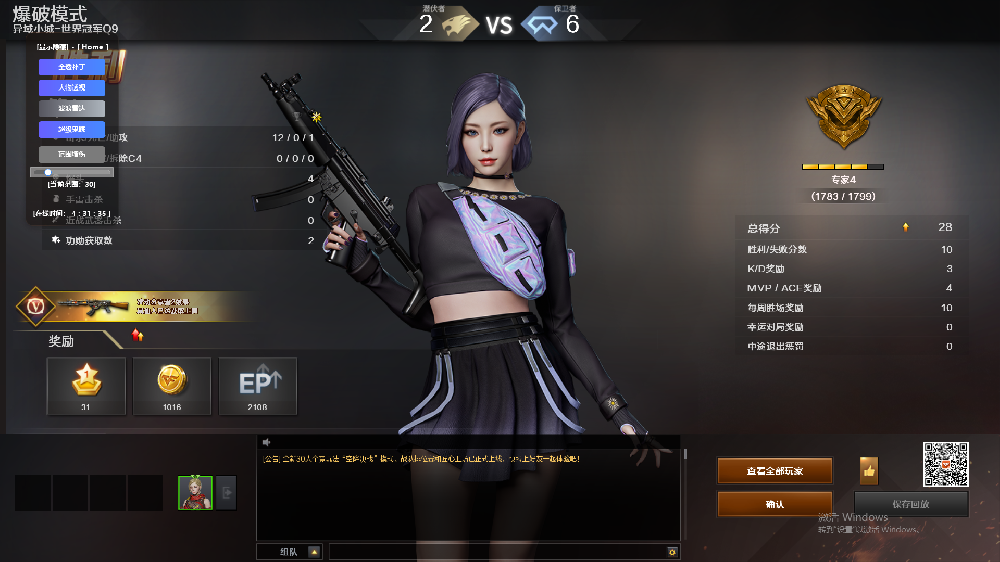Confirm results with the 确认 button
Viewport: 1000px width, 562px height.
coord(774,504)
